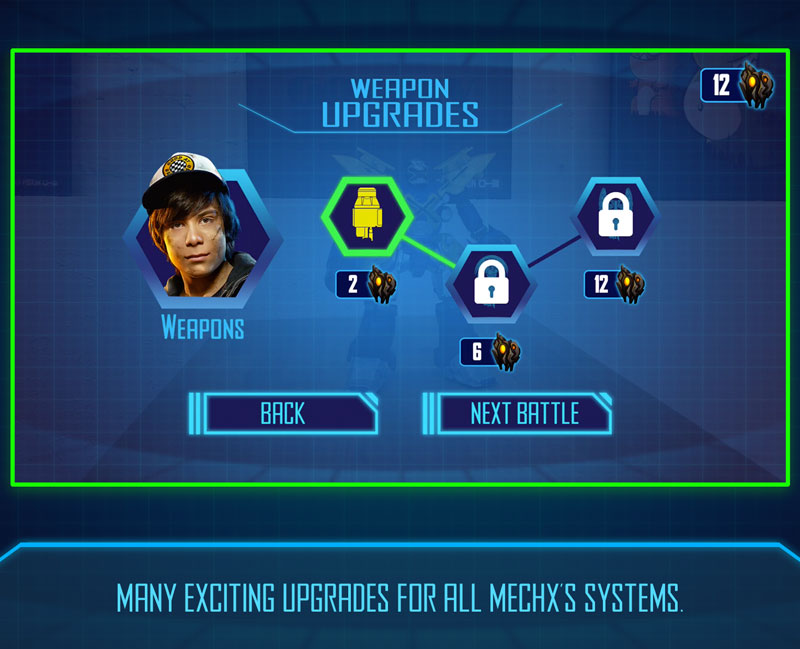Start the Next Battle
This screenshot has width=800, height=649.
pyautogui.click(x=523, y=413)
